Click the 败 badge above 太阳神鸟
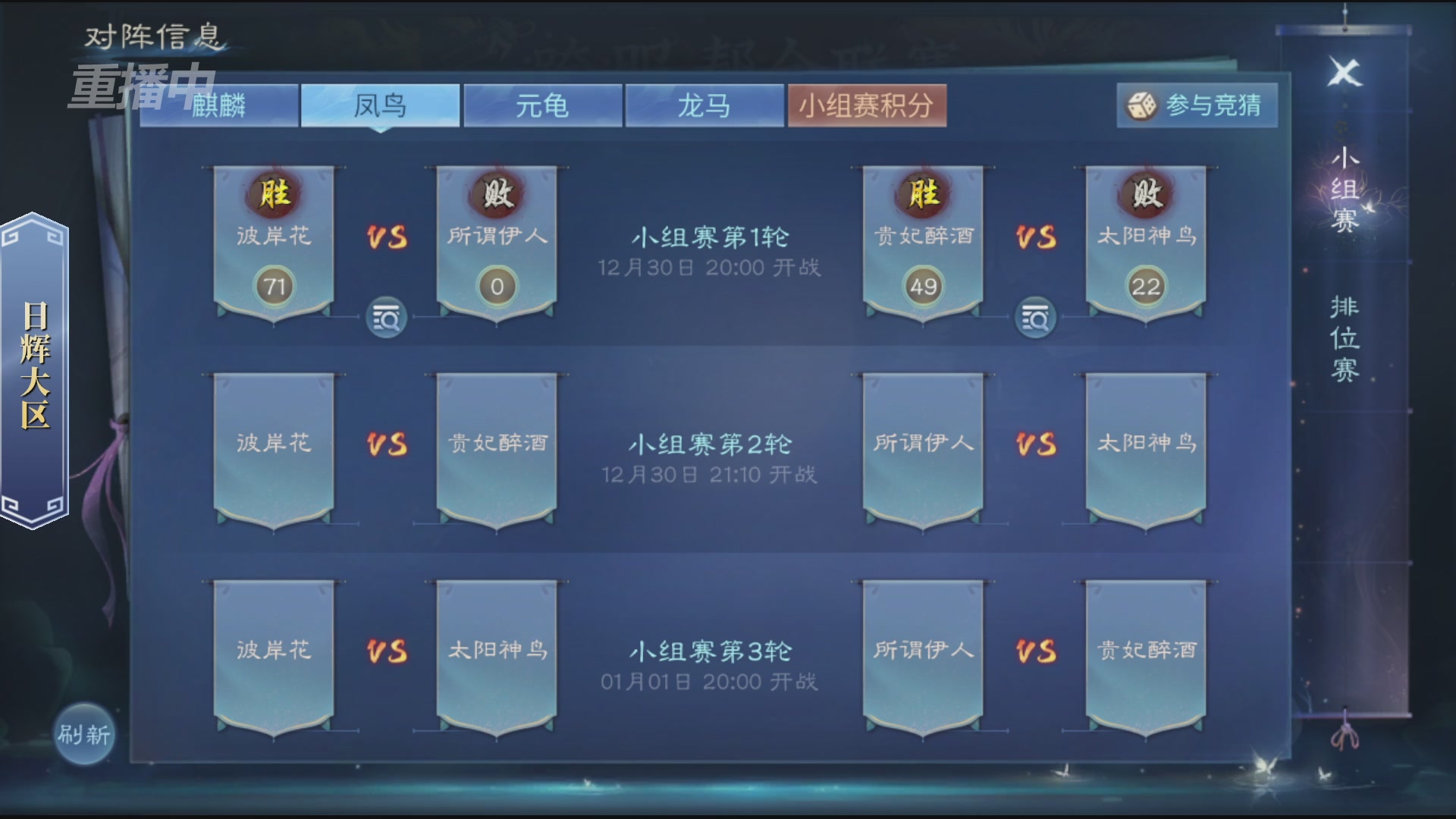The width and height of the screenshot is (1456, 819). tap(1144, 196)
